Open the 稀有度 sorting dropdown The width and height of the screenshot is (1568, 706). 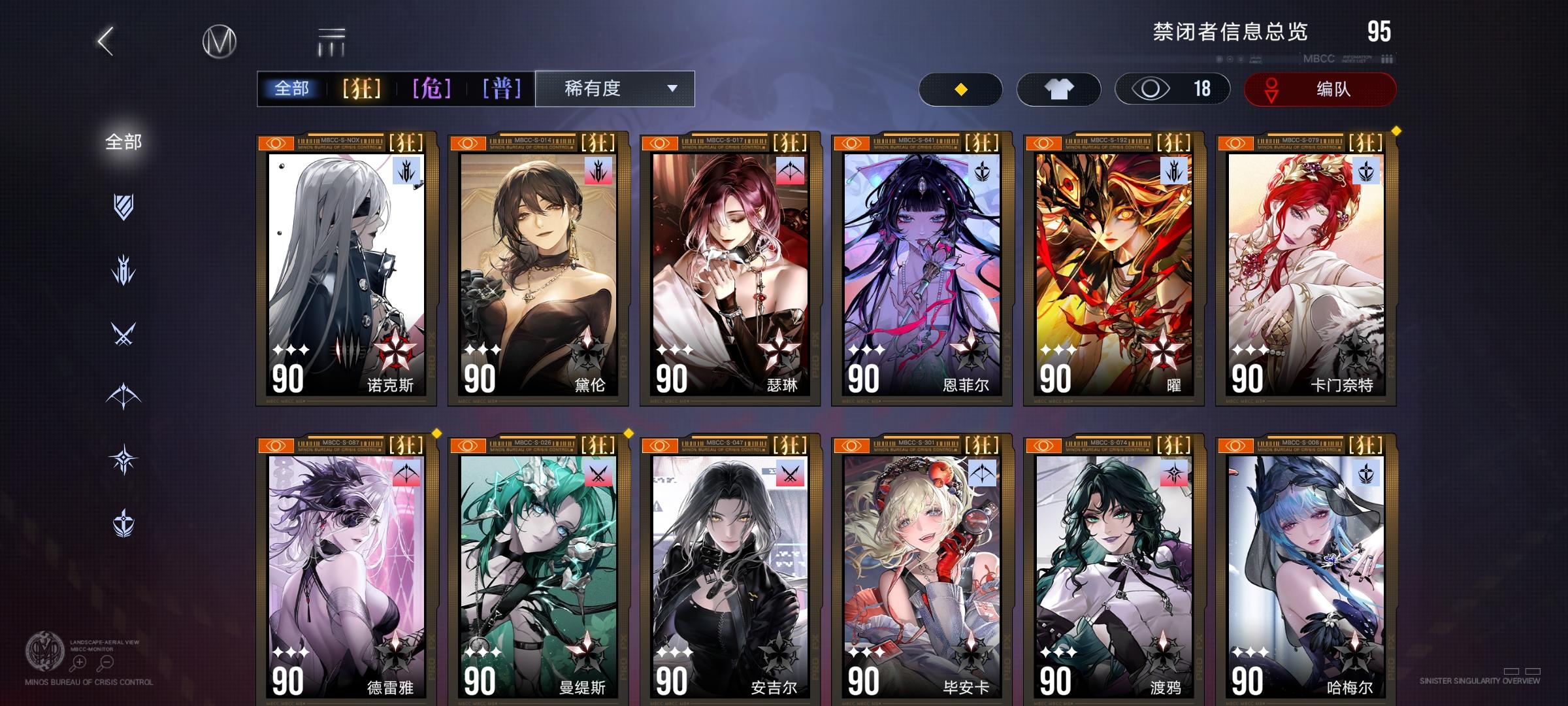(613, 88)
